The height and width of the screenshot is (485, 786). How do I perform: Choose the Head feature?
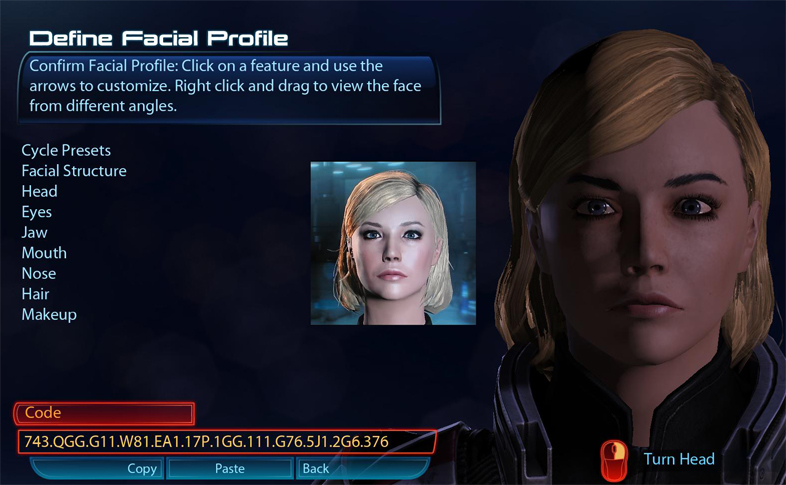pyautogui.click(x=40, y=191)
